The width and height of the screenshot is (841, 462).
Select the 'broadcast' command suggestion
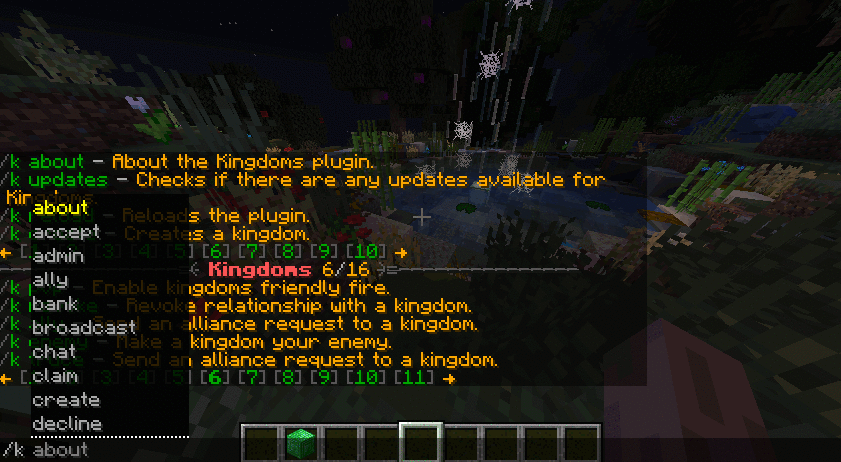[83, 328]
